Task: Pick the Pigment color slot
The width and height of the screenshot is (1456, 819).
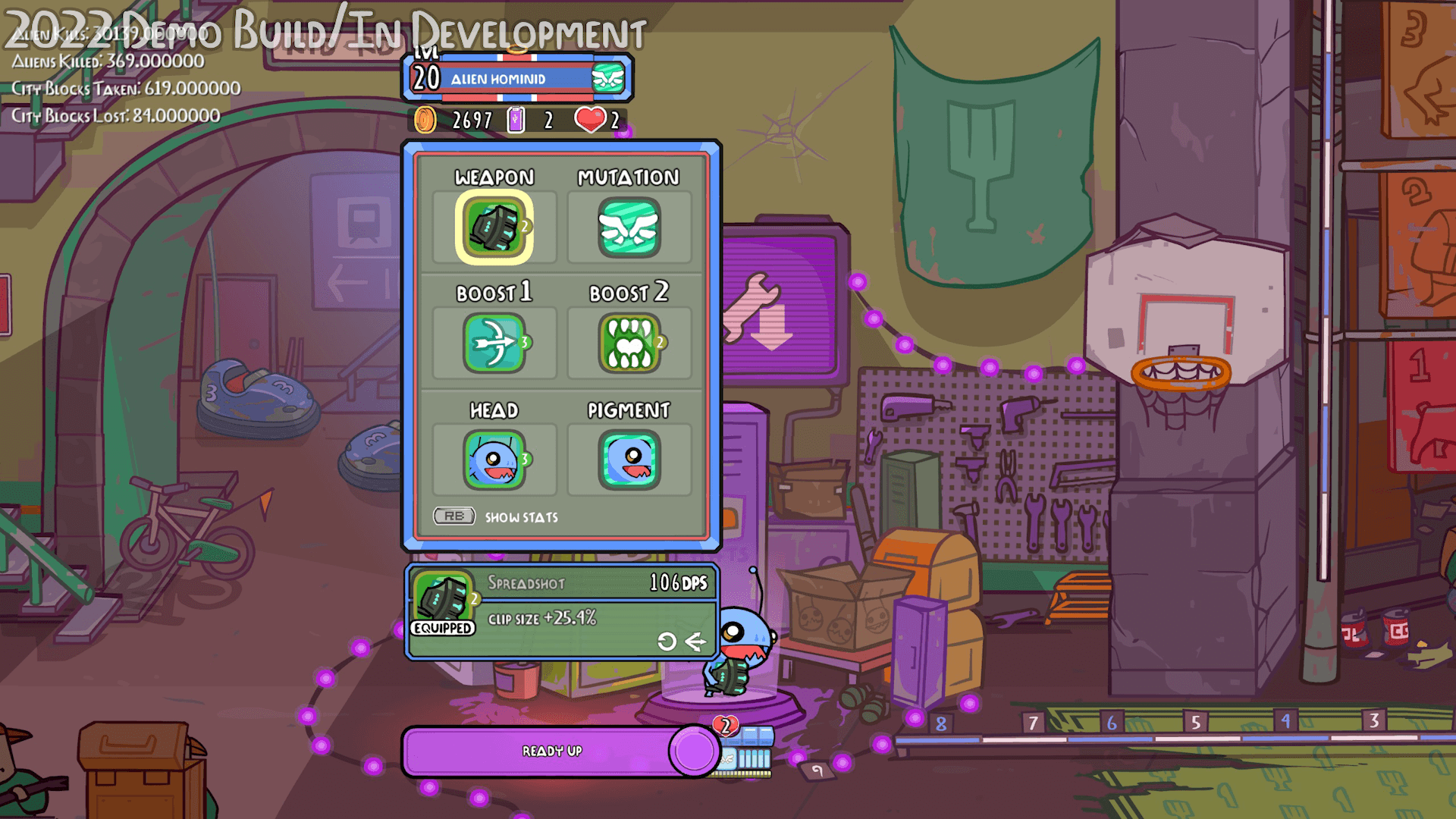Action: click(x=629, y=460)
